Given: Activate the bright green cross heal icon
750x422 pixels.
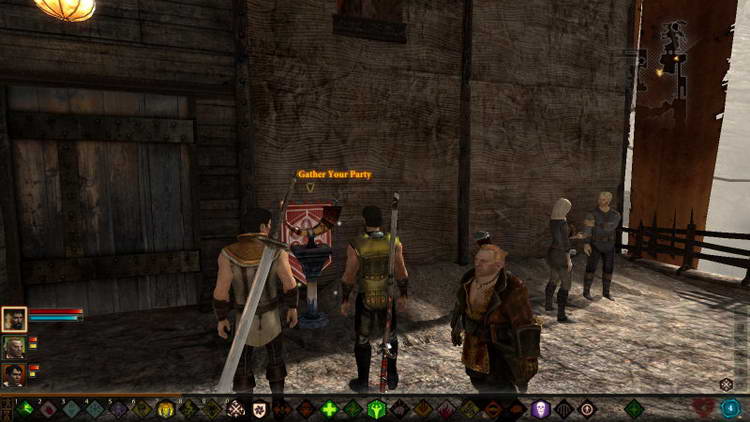Looking at the screenshot, I should [329, 408].
